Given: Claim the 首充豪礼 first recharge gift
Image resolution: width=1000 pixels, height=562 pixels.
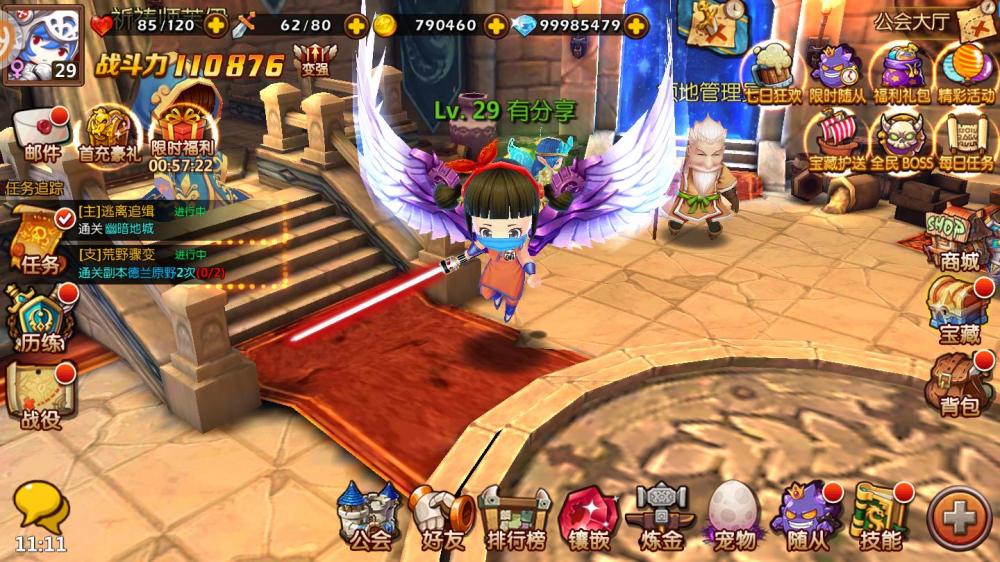Looking at the screenshot, I should pos(109,135).
